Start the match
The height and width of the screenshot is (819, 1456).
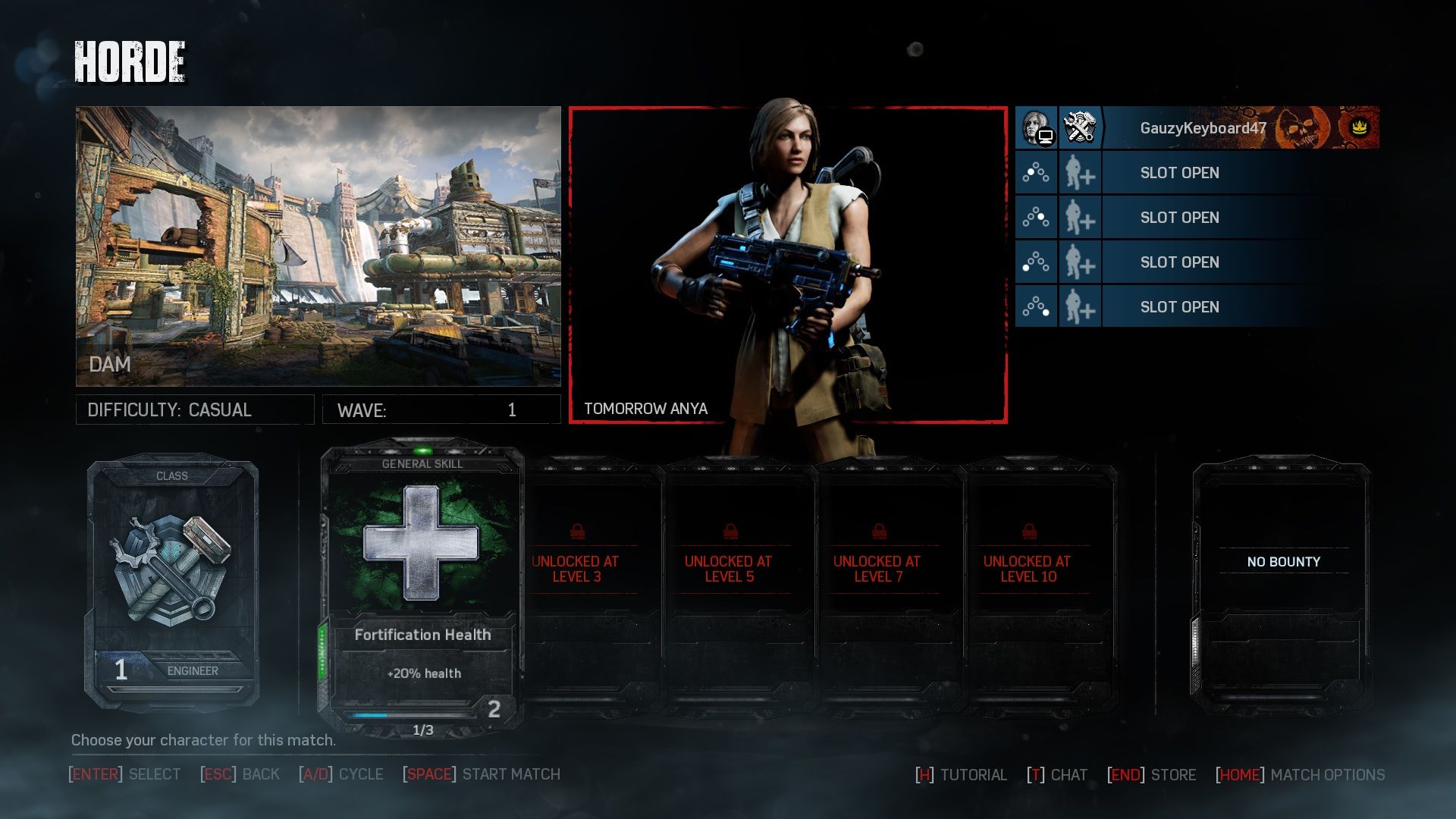482,774
